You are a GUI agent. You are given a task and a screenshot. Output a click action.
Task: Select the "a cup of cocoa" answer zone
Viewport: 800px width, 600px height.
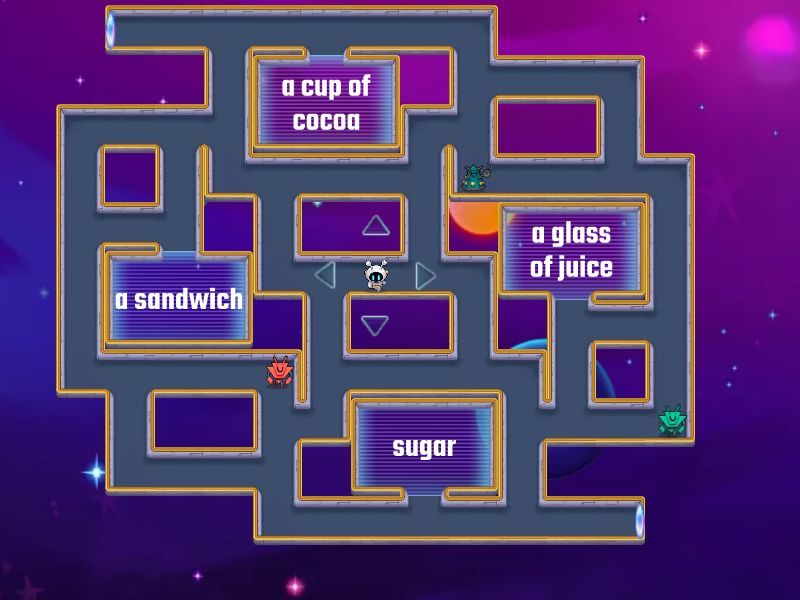[x=326, y=103]
